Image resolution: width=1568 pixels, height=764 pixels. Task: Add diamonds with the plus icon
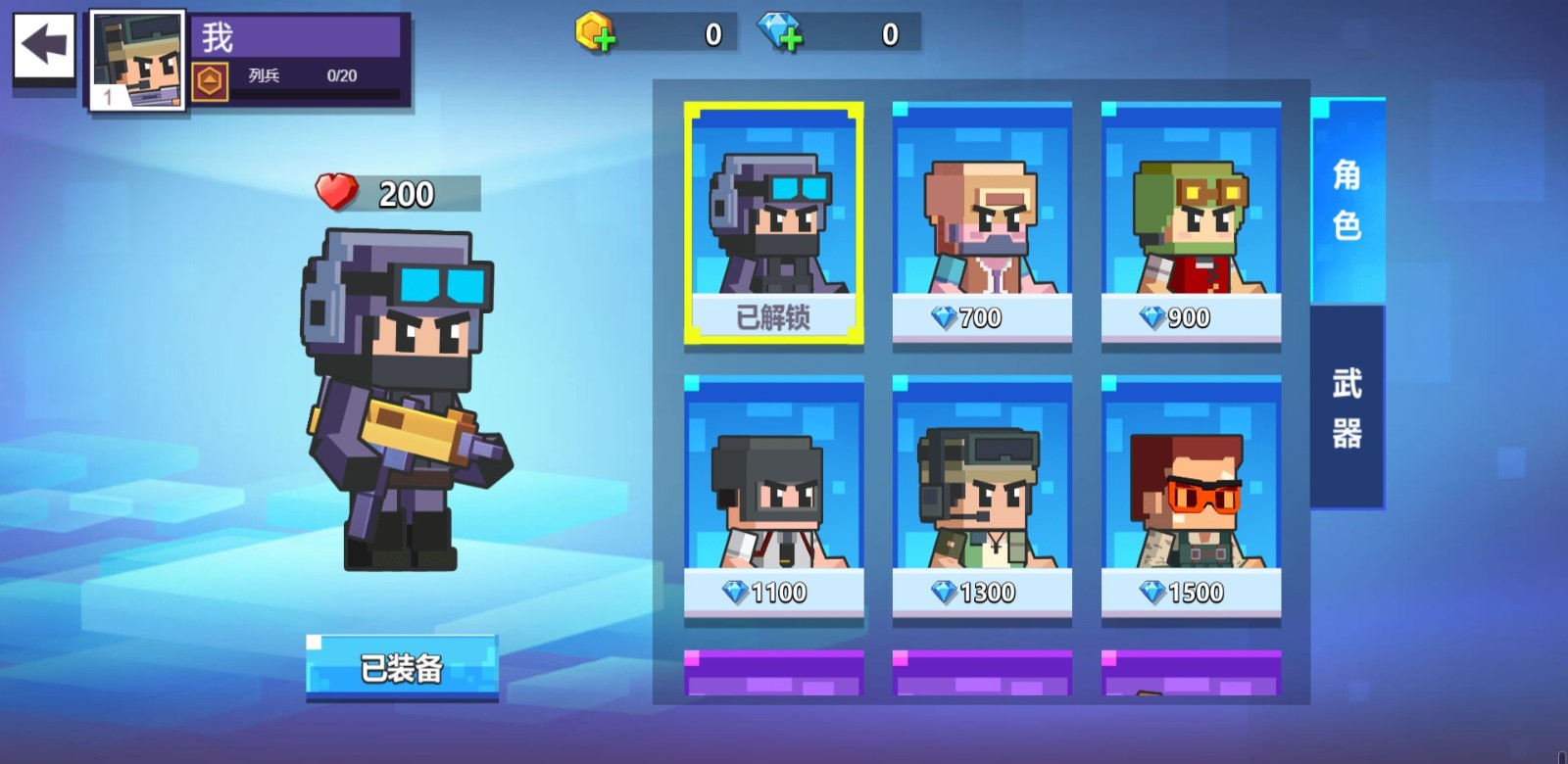780,33
